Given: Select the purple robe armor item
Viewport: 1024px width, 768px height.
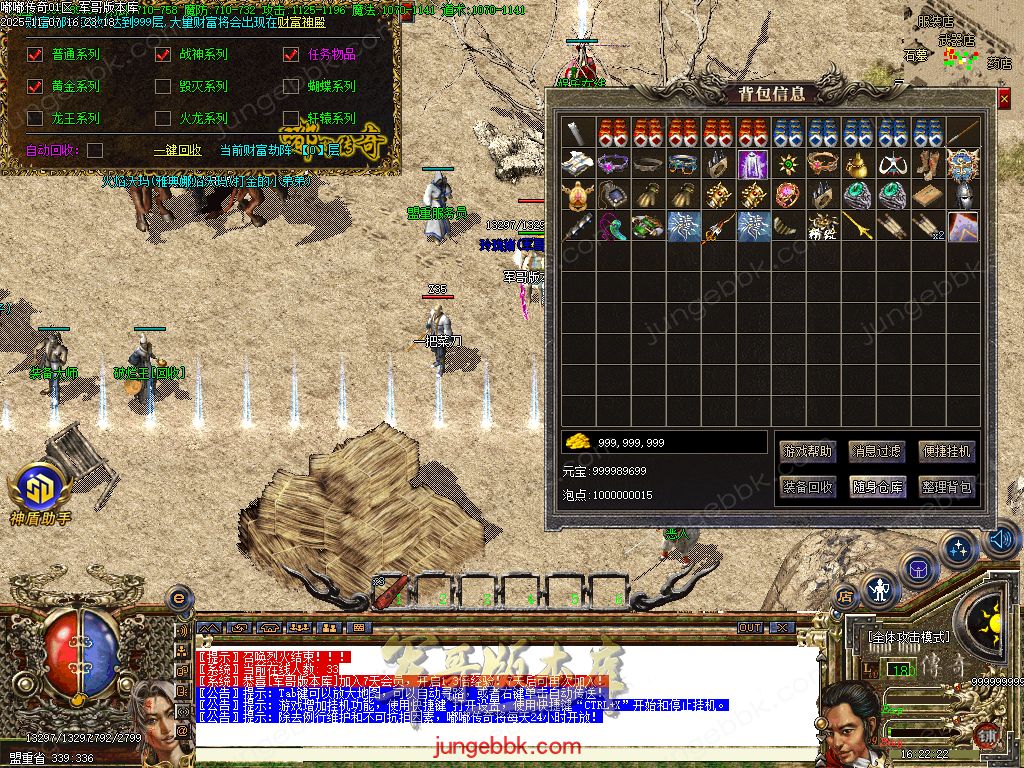Looking at the screenshot, I should (x=752, y=164).
